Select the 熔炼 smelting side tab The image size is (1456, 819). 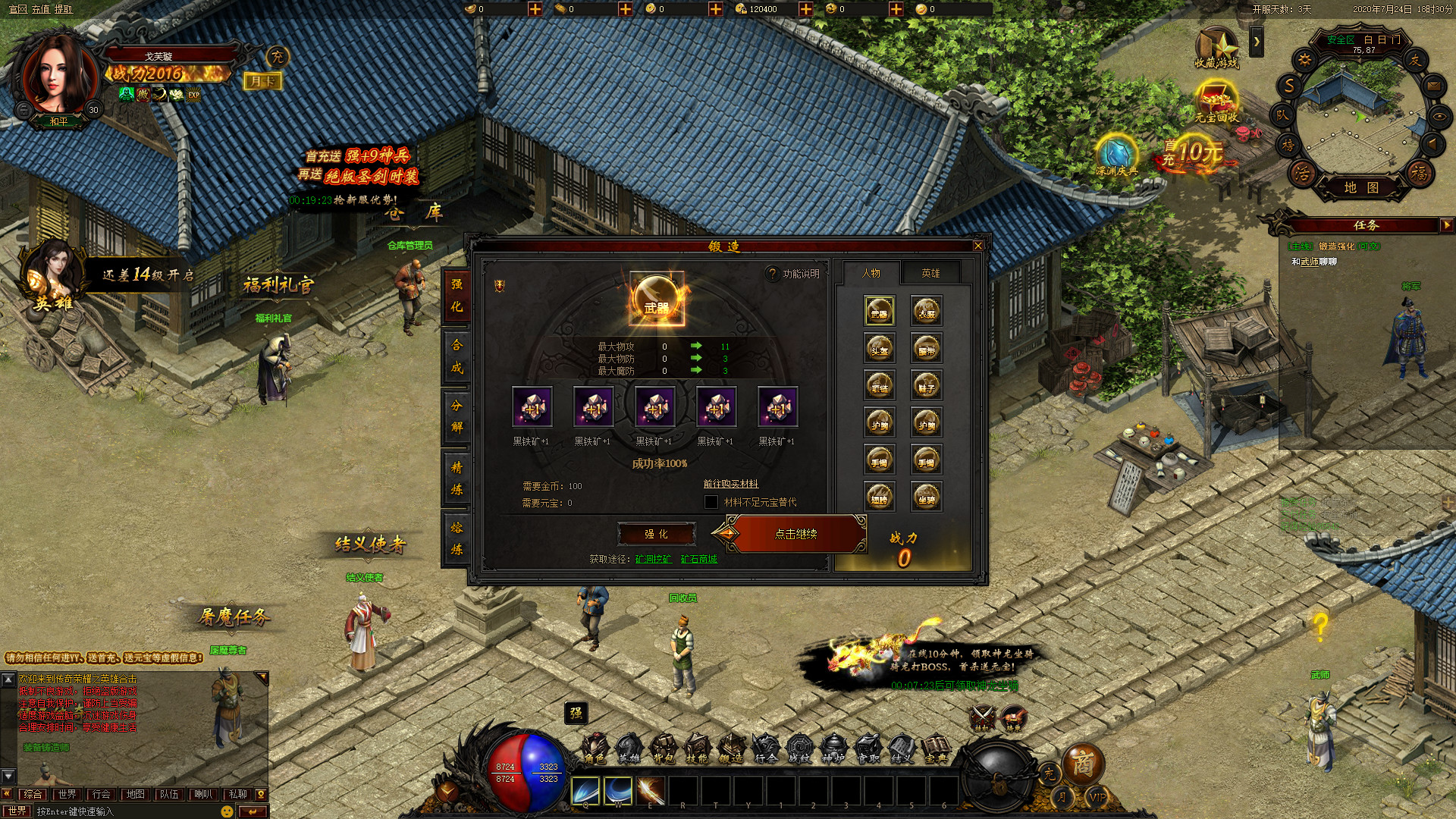(x=457, y=538)
